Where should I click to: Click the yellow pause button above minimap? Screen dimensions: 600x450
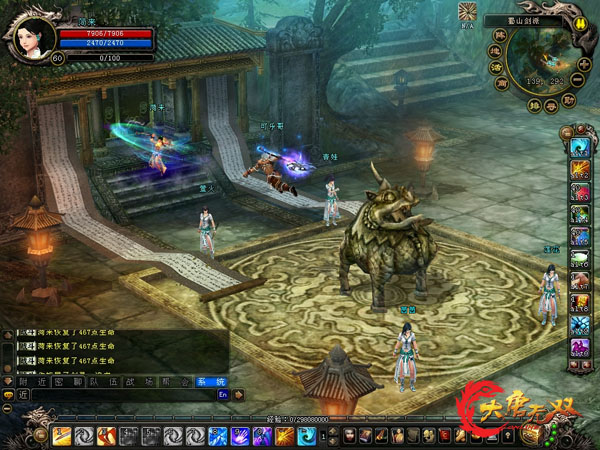click(579, 21)
